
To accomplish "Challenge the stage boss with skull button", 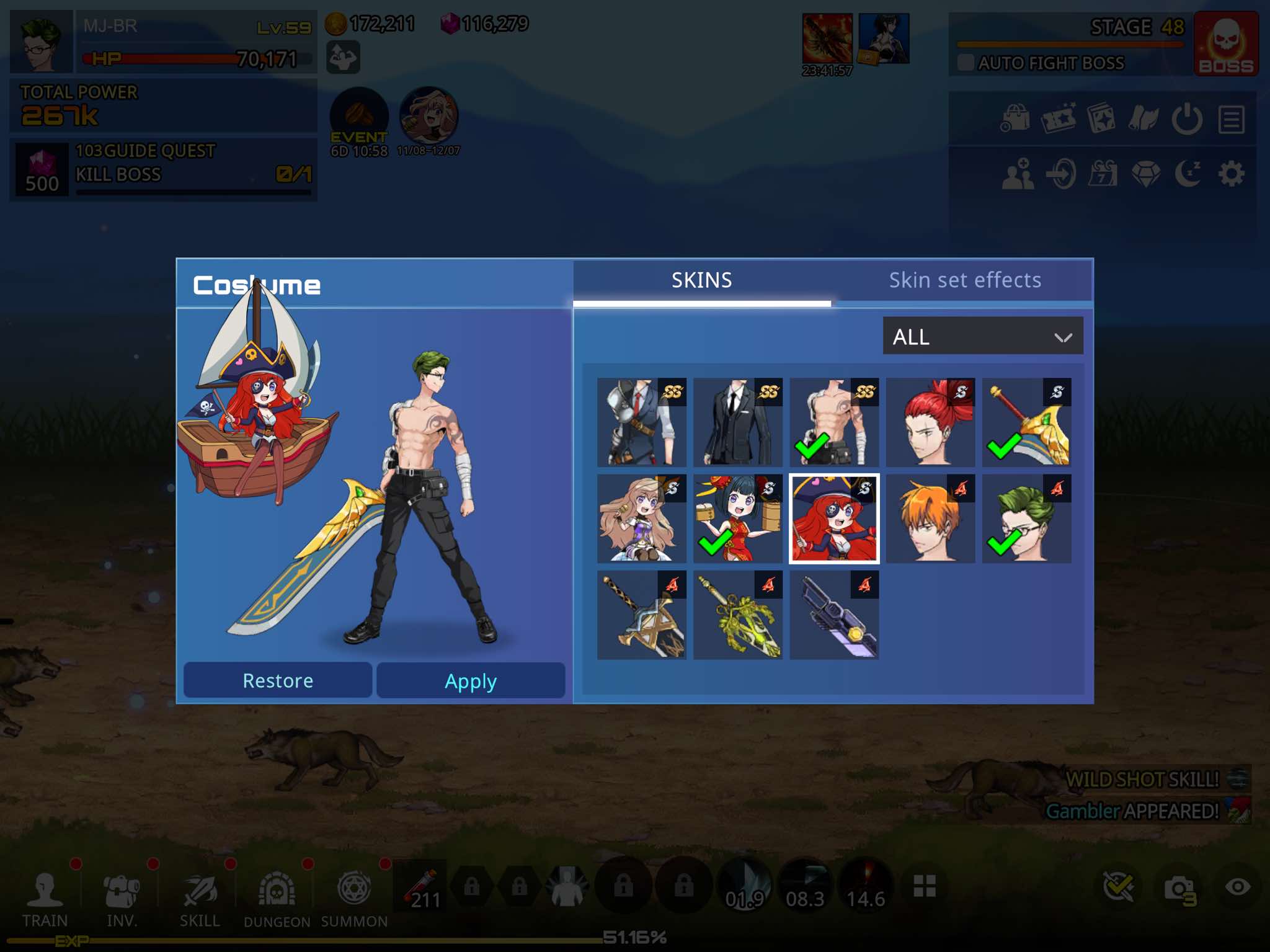I will [x=1225, y=44].
